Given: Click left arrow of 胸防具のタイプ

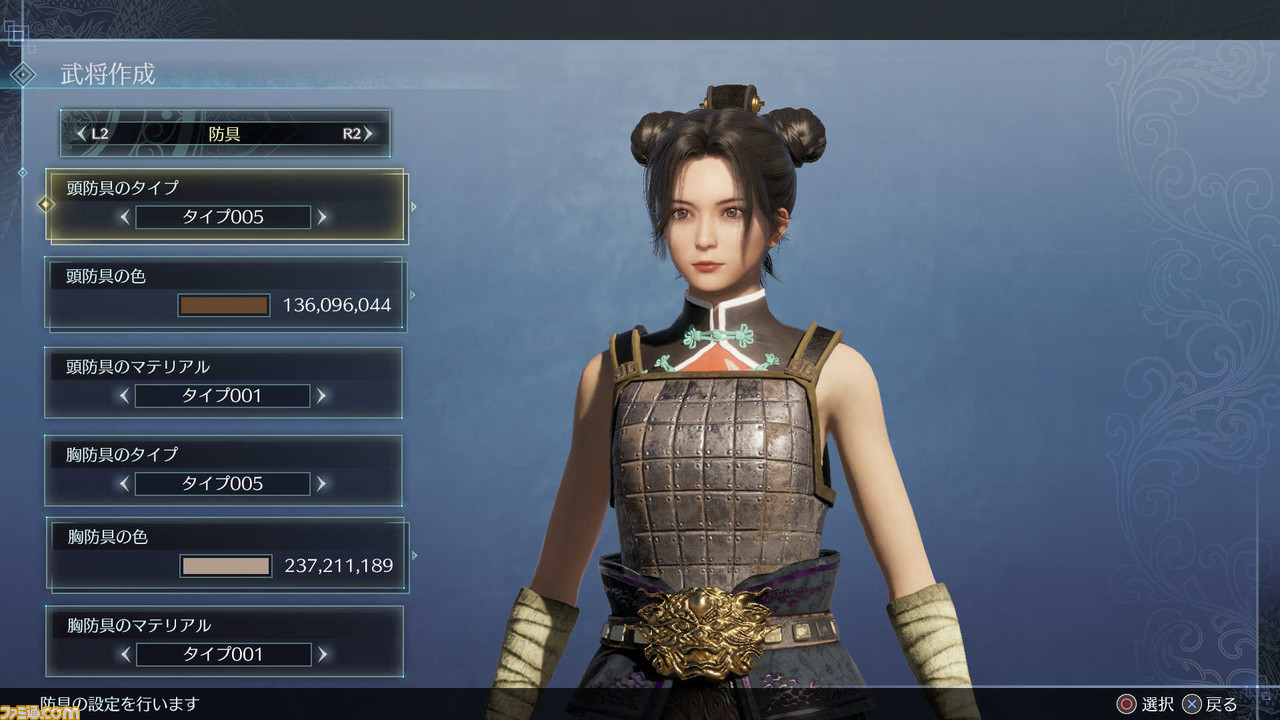Looking at the screenshot, I should pyautogui.click(x=125, y=484).
